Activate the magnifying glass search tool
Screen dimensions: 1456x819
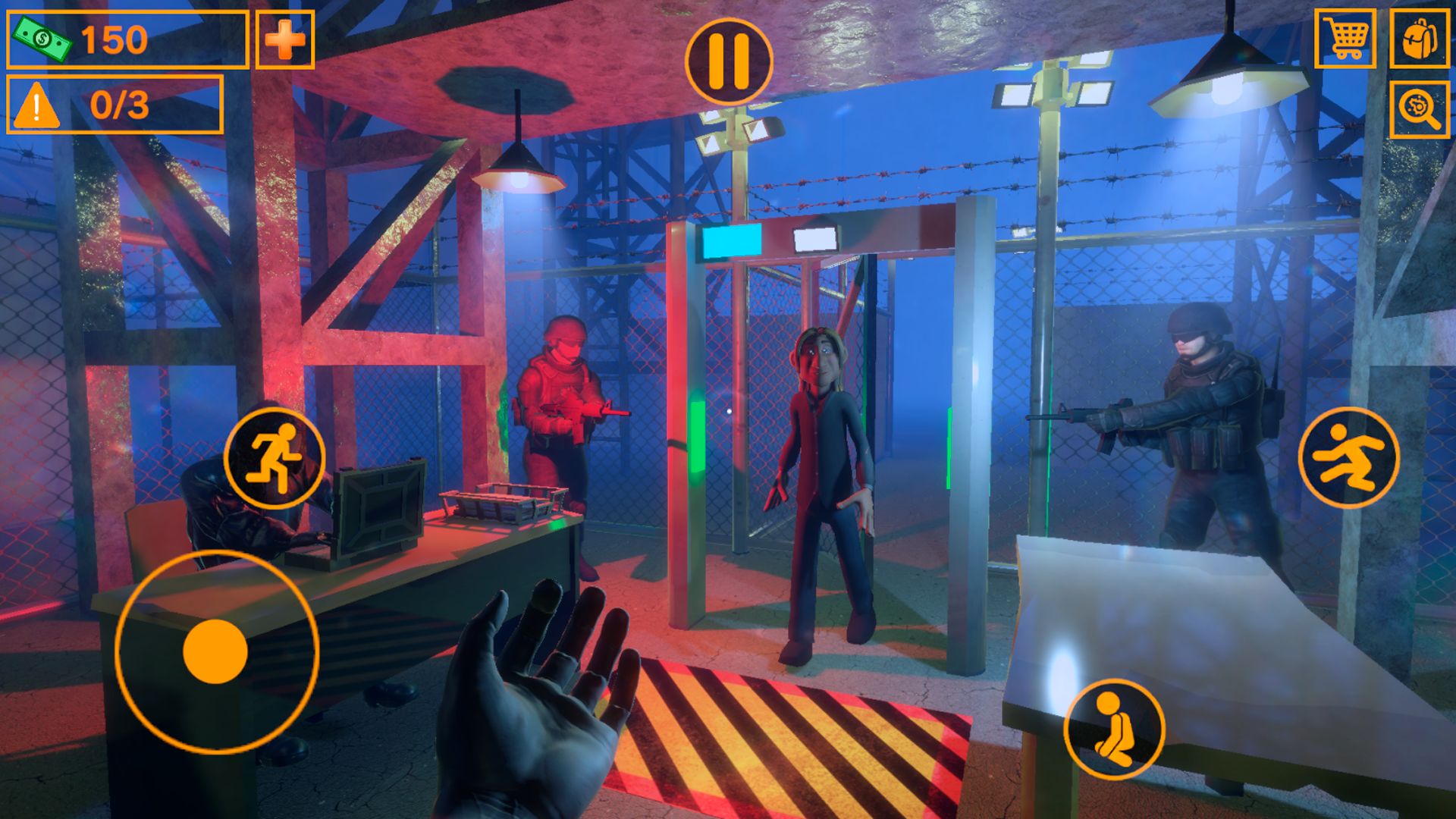(x=1421, y=108)
